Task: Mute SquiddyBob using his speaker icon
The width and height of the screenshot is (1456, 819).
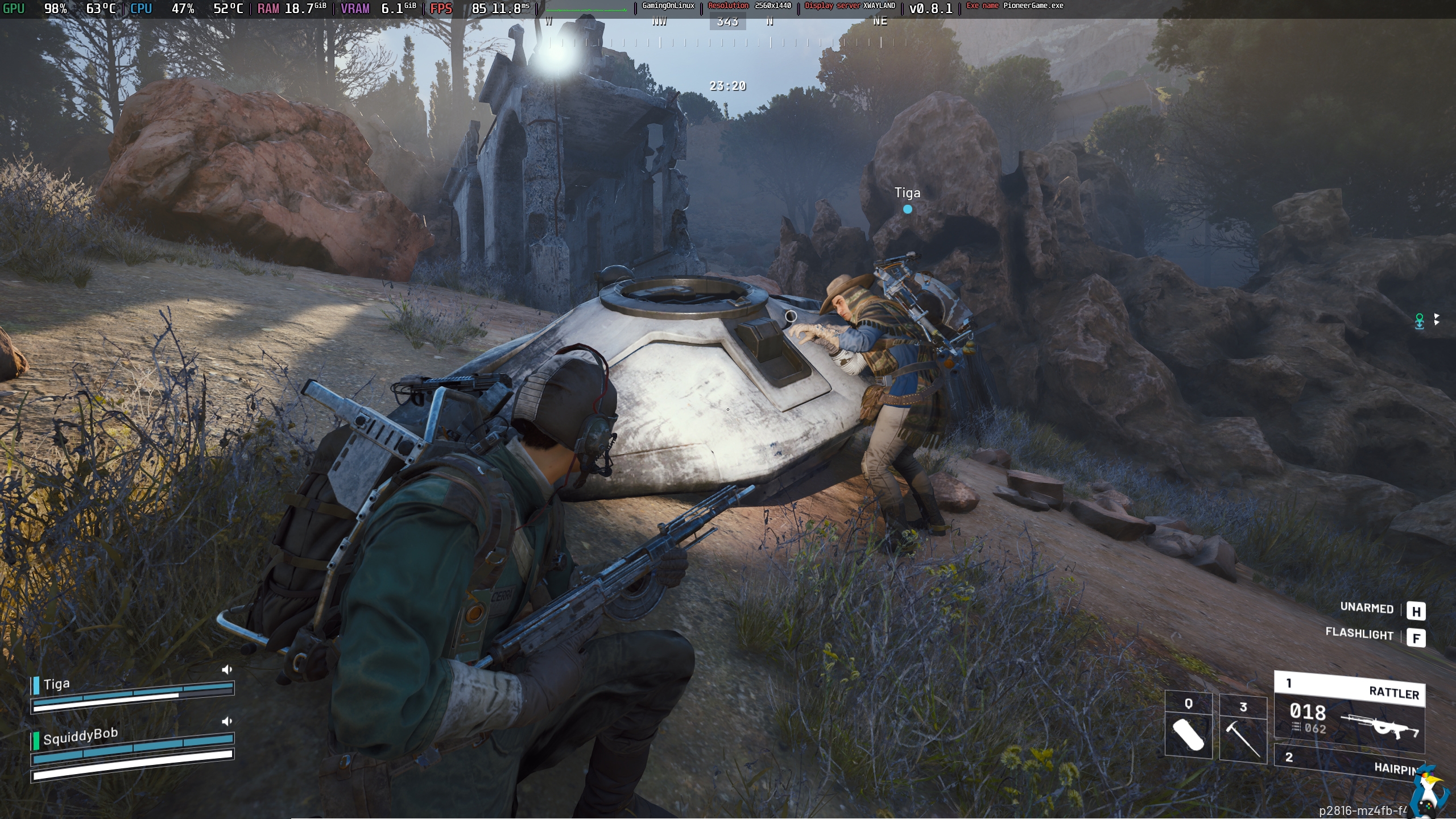Action: click(227, 722)
